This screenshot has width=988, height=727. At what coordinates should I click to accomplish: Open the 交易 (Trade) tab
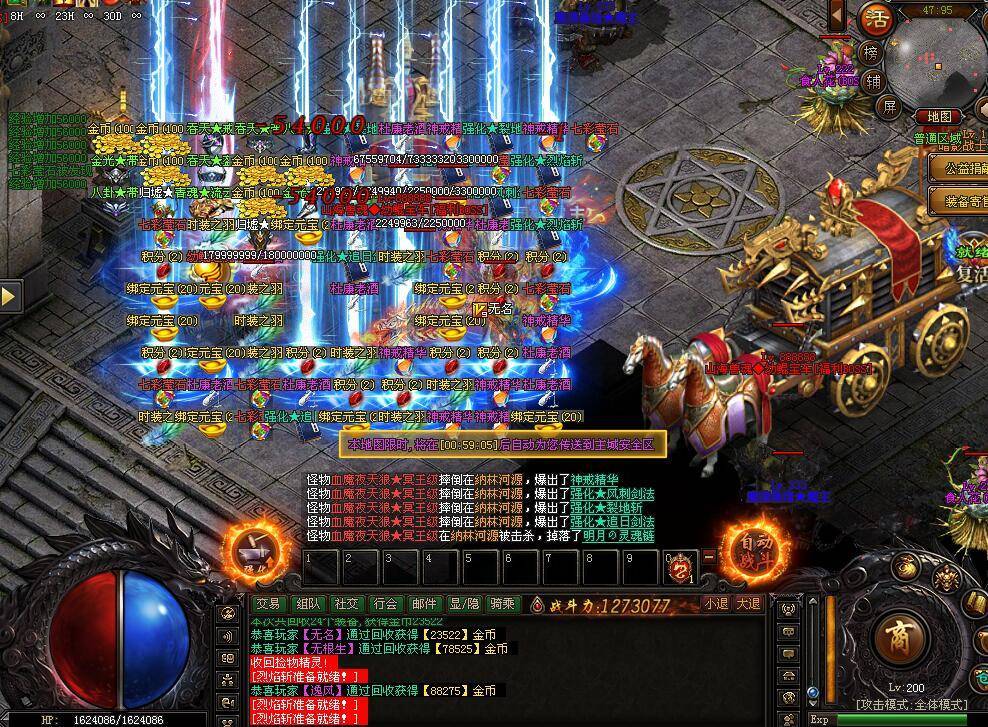point(267,604)
